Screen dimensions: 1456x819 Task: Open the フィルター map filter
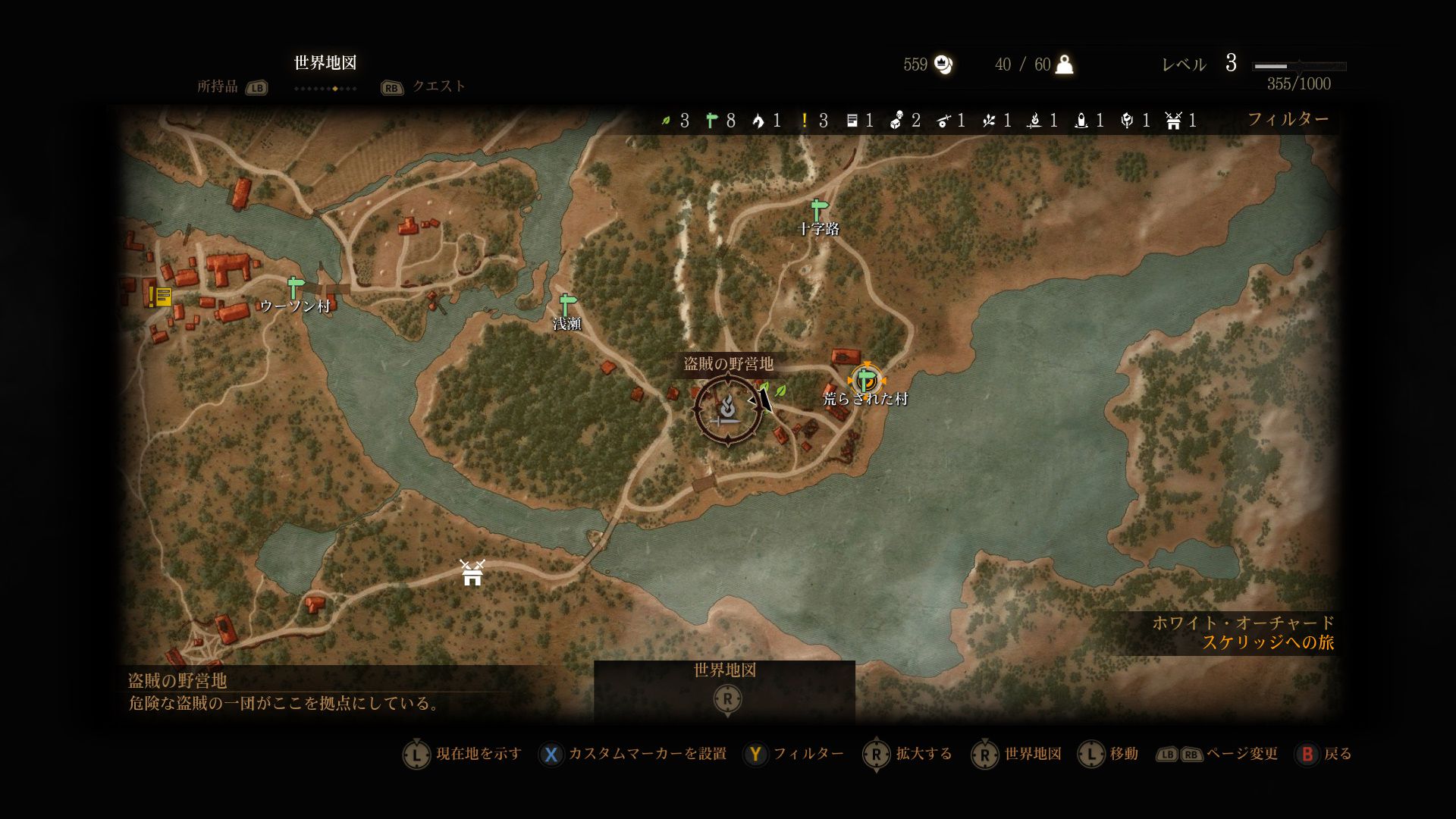(x=1288, y=119)
